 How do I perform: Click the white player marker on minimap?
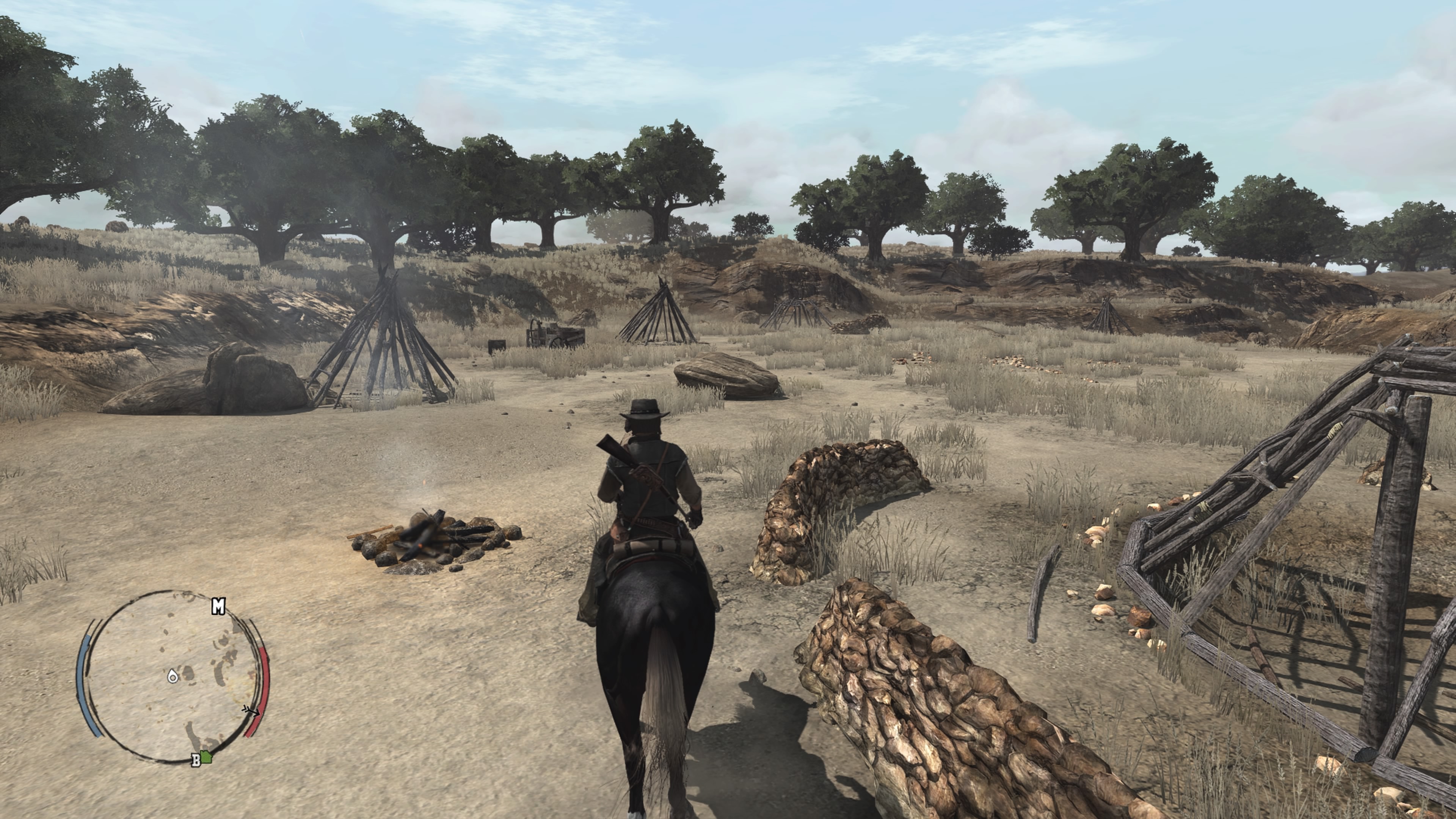click(173, 676)
